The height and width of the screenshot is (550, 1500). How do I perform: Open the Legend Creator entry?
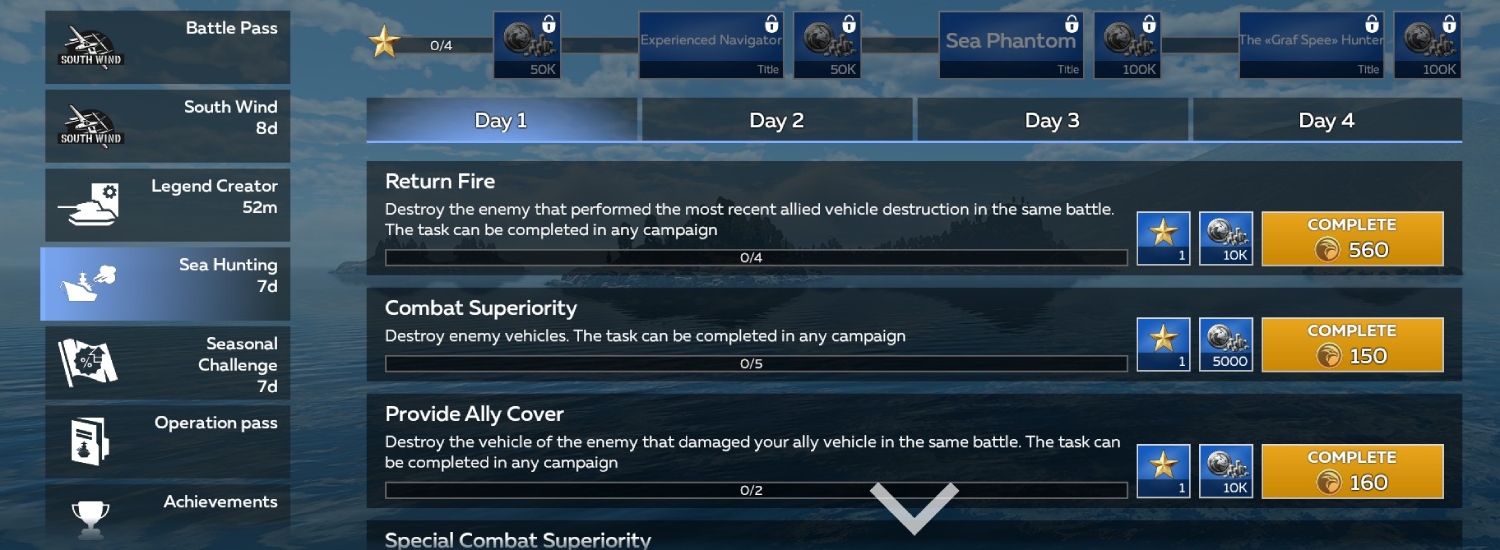(167, 205)
